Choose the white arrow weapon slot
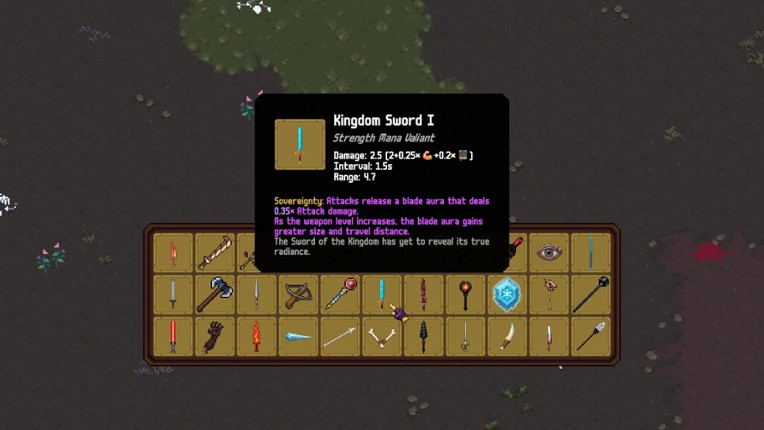The height and width of the screenshot is (430, 764). click(x=339, y=336)
